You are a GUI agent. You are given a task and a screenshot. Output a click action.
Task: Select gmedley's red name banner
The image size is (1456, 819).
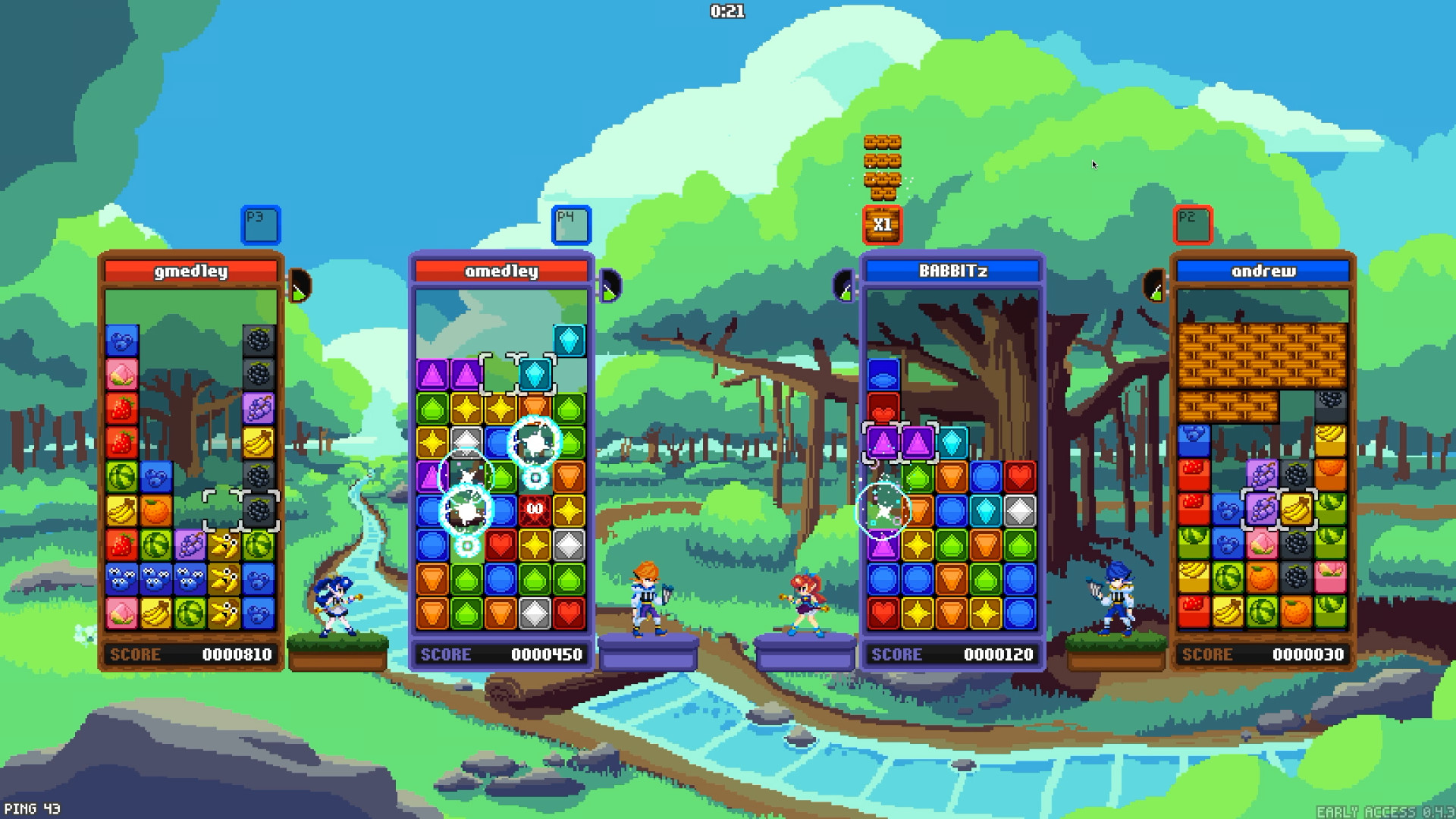(x=193, y=271)
